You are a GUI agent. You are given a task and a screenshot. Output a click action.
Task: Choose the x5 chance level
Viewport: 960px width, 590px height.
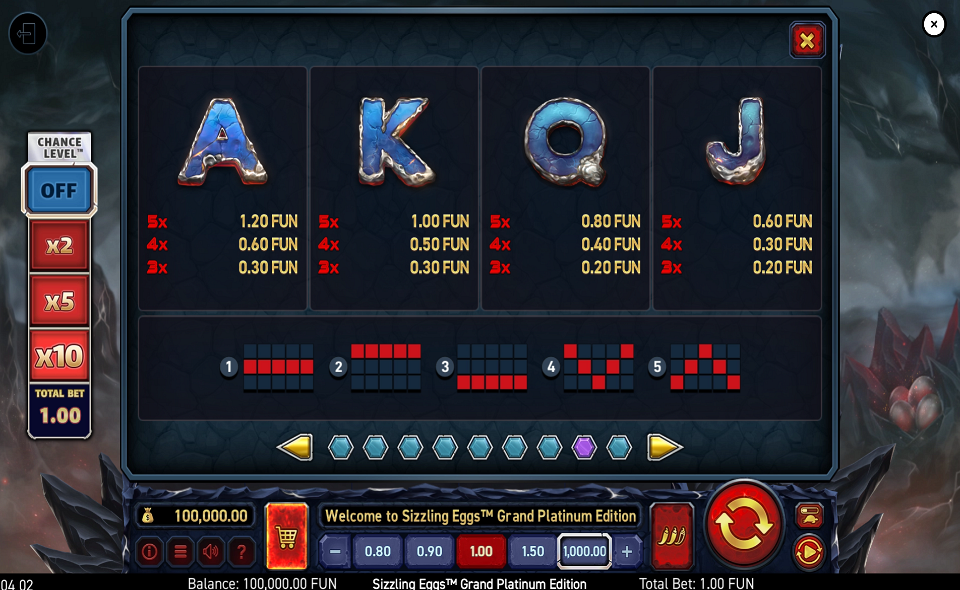pos(59,300)
